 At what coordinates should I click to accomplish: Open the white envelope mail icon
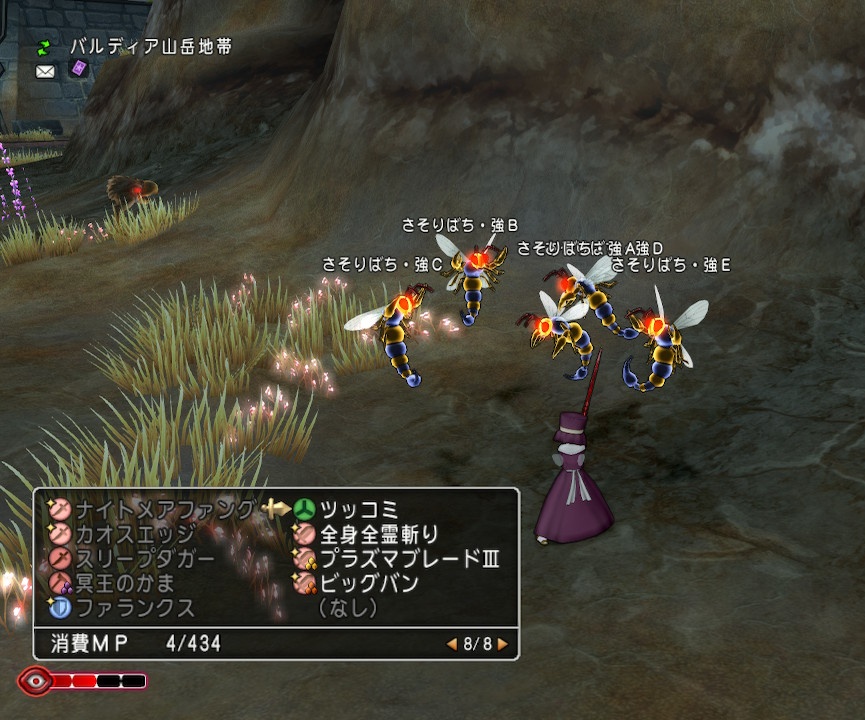45,71
